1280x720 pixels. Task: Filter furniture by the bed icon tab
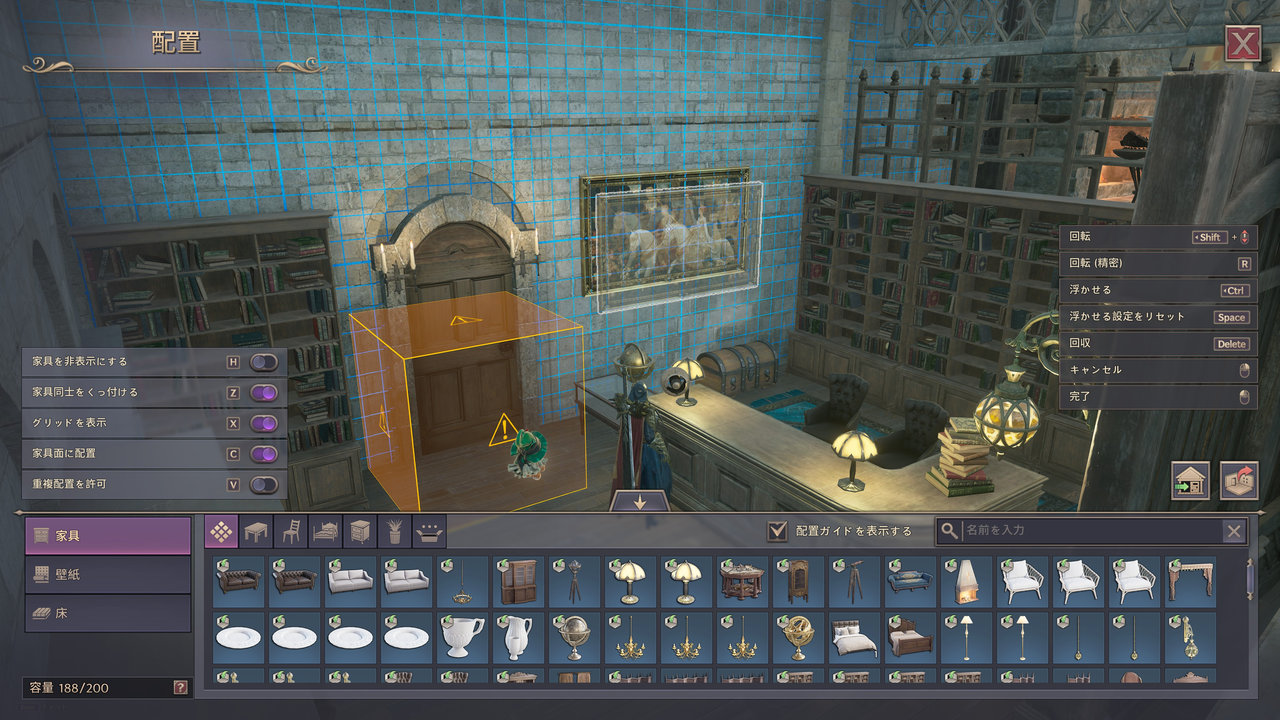(326, 531)
